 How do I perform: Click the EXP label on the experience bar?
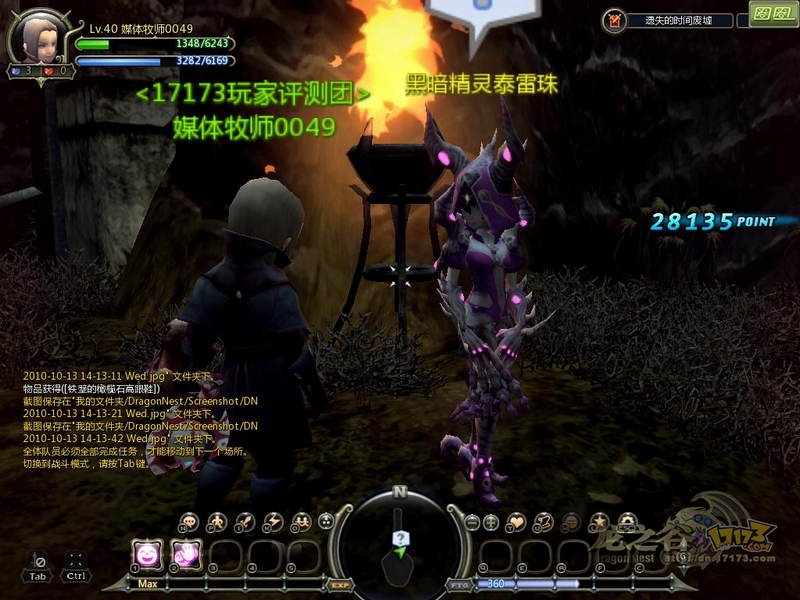coord(339,584)
